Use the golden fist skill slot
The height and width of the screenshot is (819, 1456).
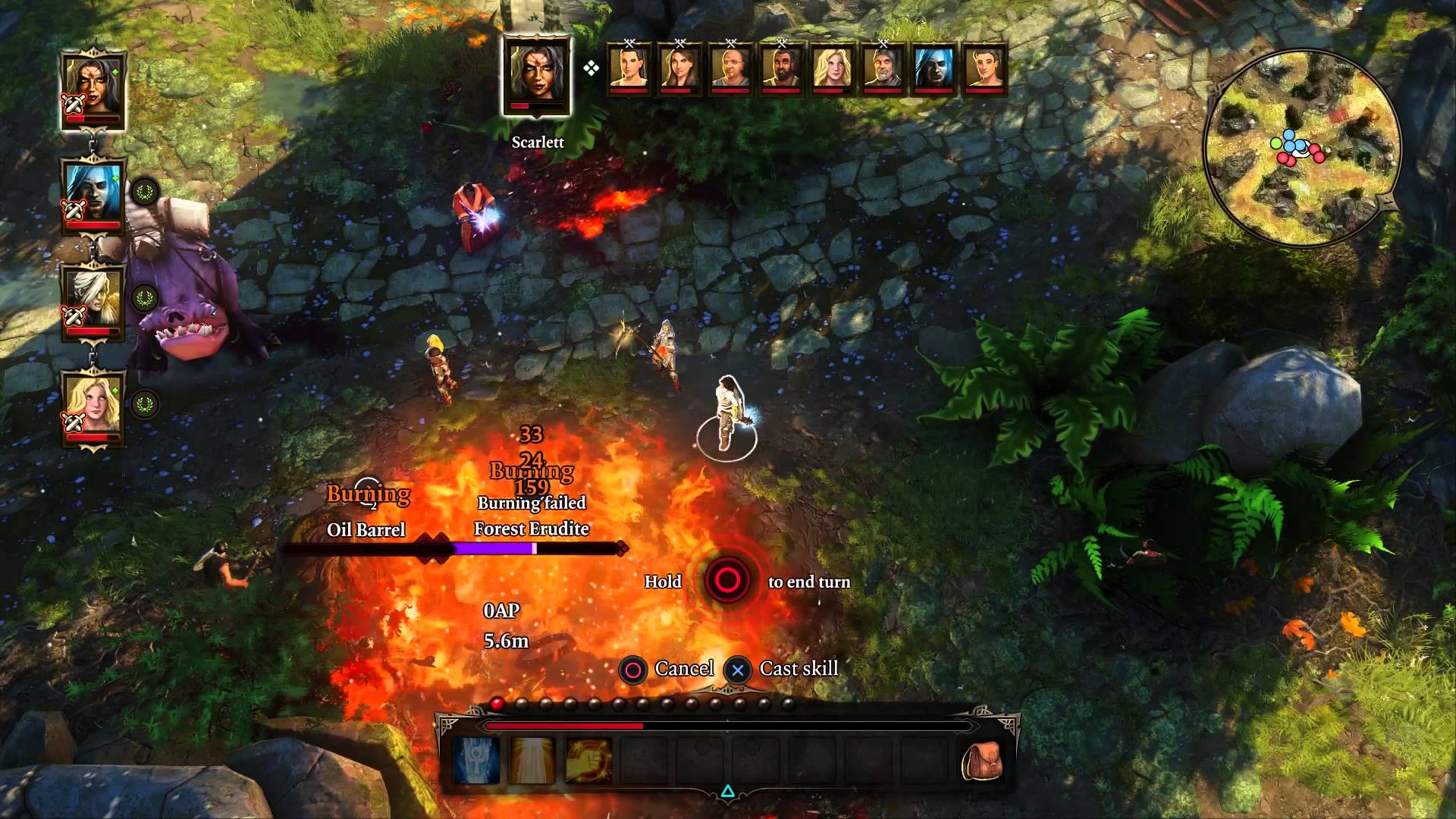pyautogui.click(x=588, y=761)
